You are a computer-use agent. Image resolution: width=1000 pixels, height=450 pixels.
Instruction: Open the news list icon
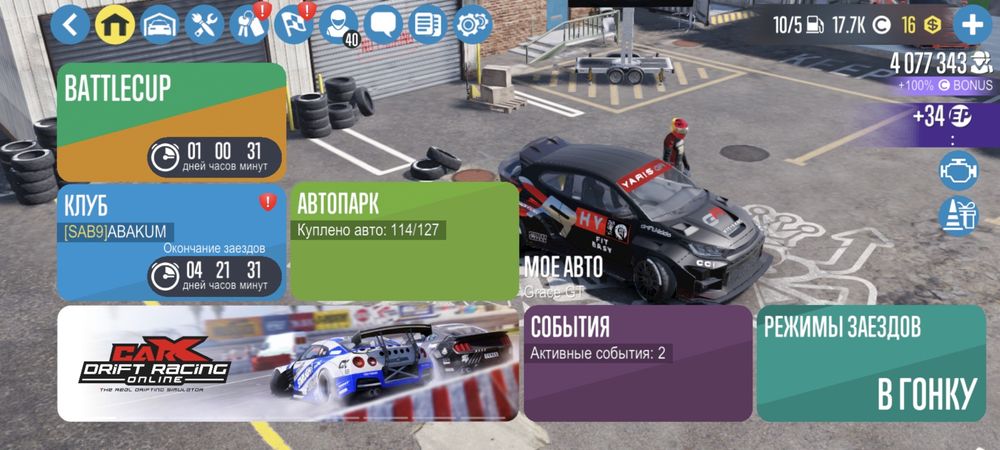click(x=428, y=24)
